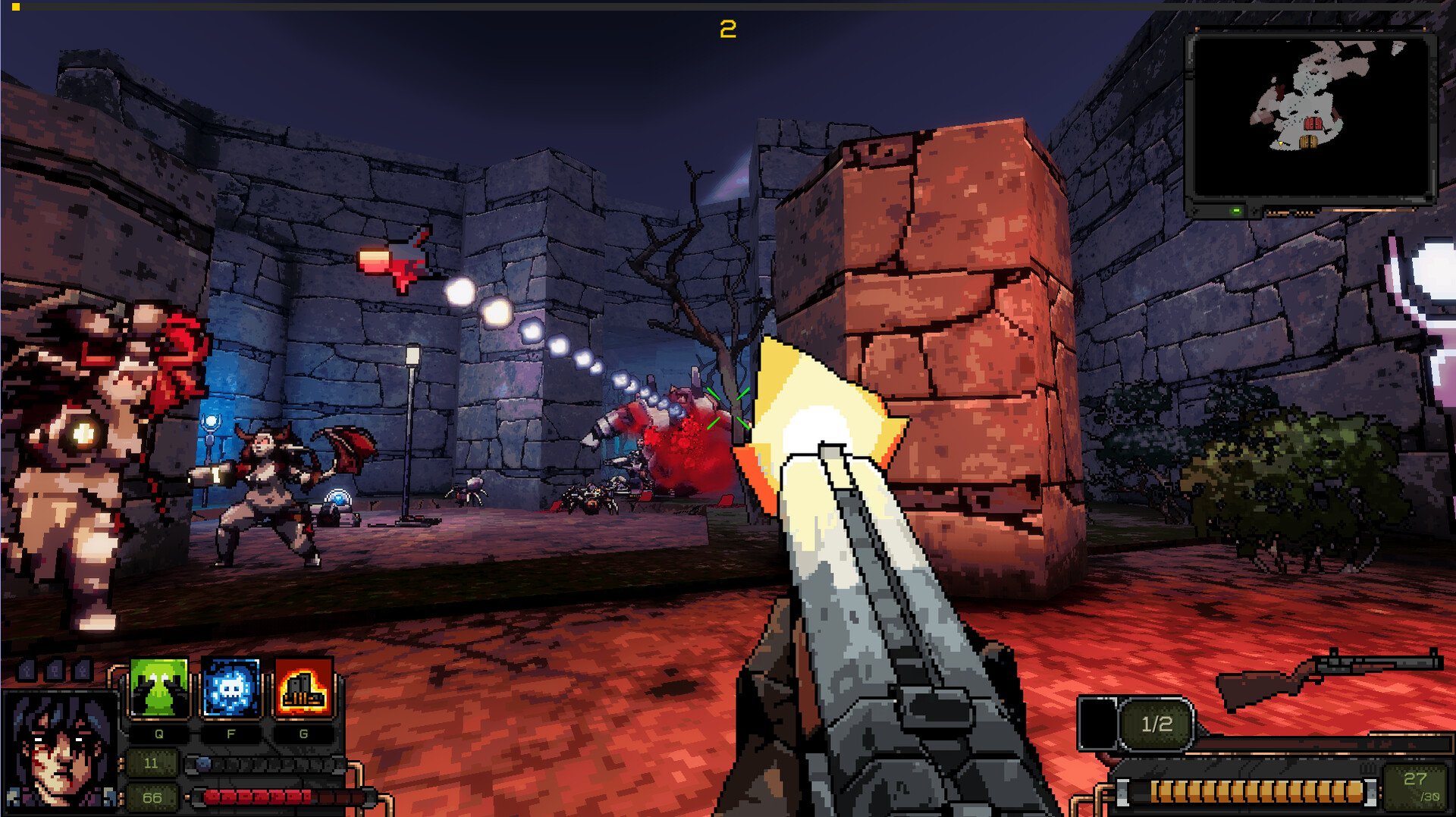The height and width of the screenshot is (817, 1456).
Task: Use the blue skull ability
Action: (231, 687)
